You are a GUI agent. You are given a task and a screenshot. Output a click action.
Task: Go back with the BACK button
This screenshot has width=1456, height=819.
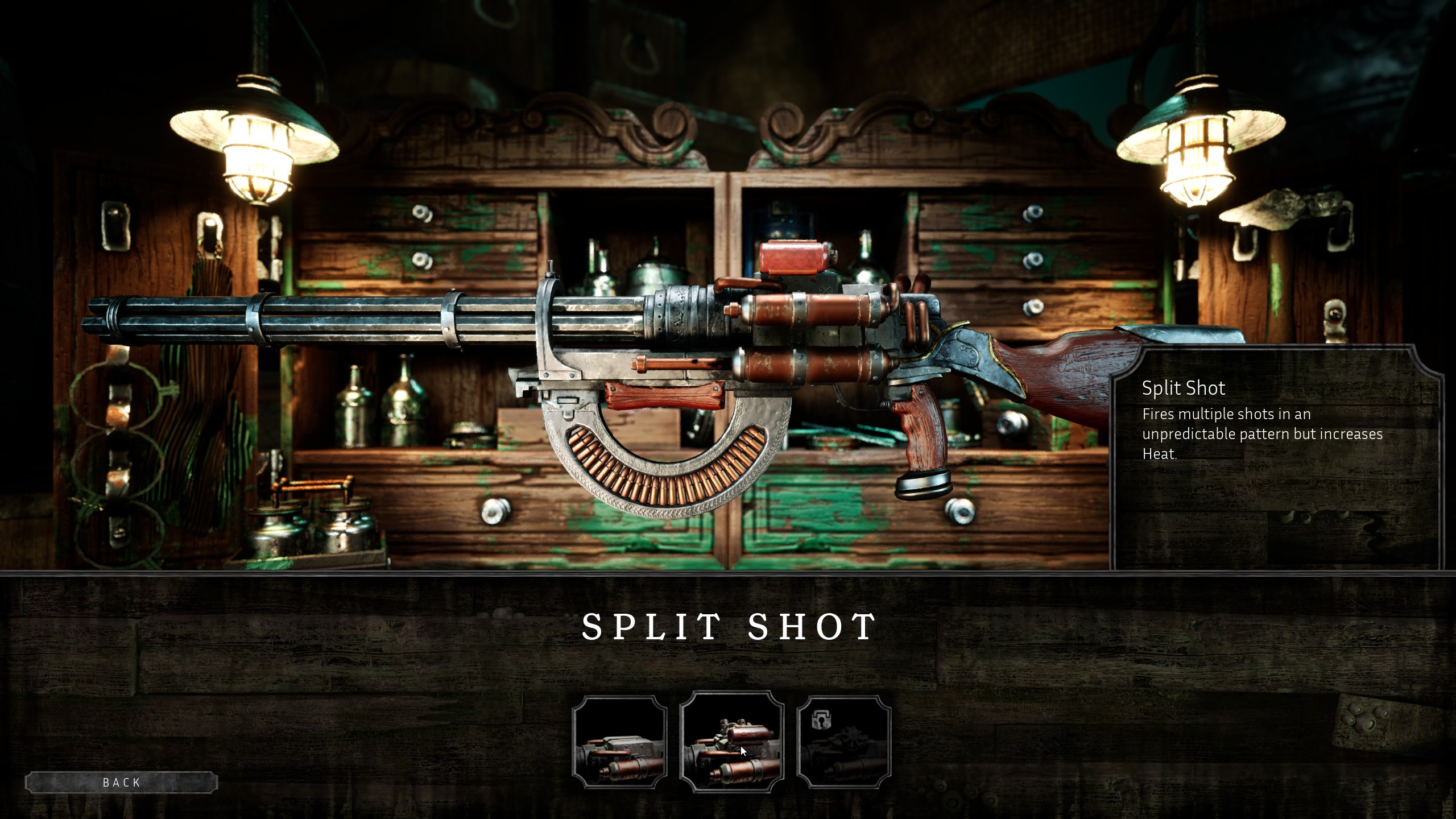(121, 783)
